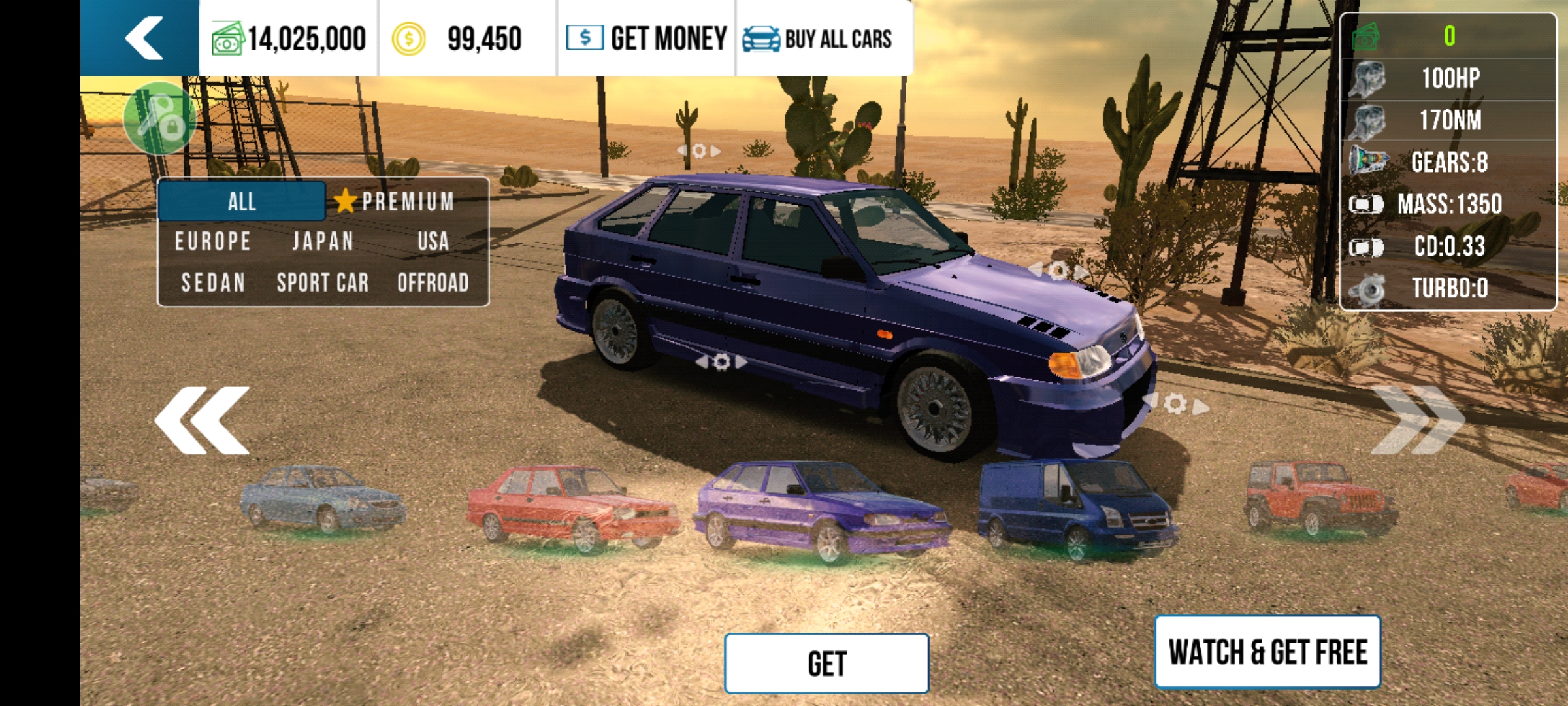Image resolution: width=1568 pixels, height=706 pixels.
Task: Filter the list to Sedan cars
Action: click(213, 283)
